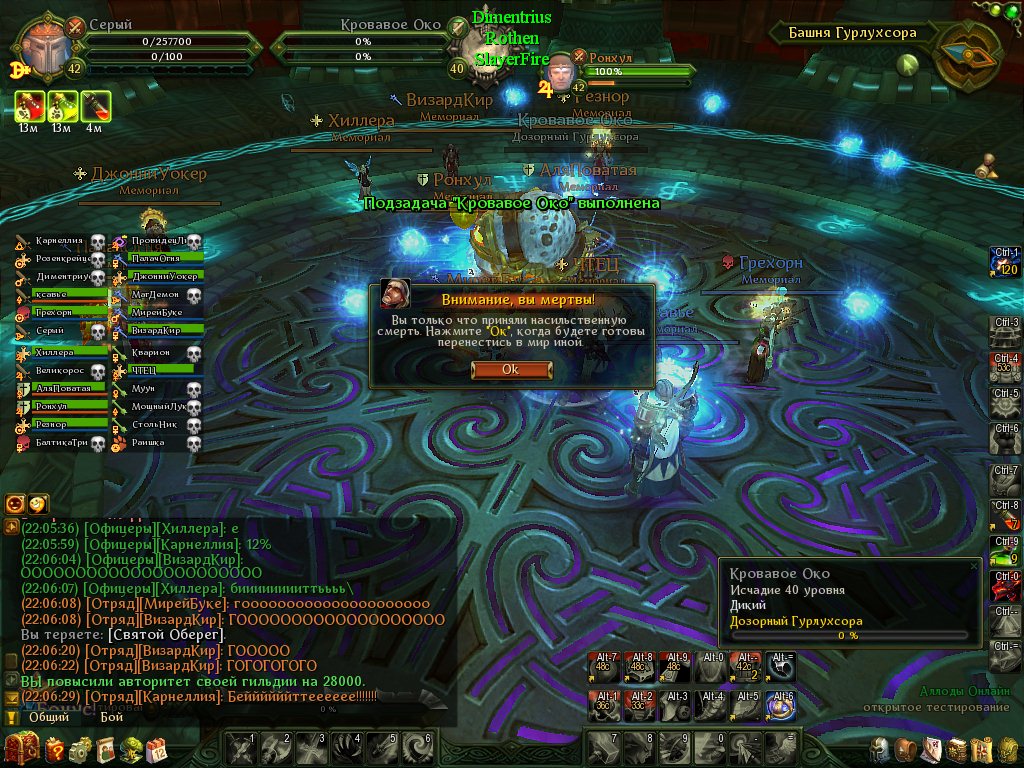Click the player's helmet portrait
Viewport: 1024px width, 768px height.
point(44,42)
